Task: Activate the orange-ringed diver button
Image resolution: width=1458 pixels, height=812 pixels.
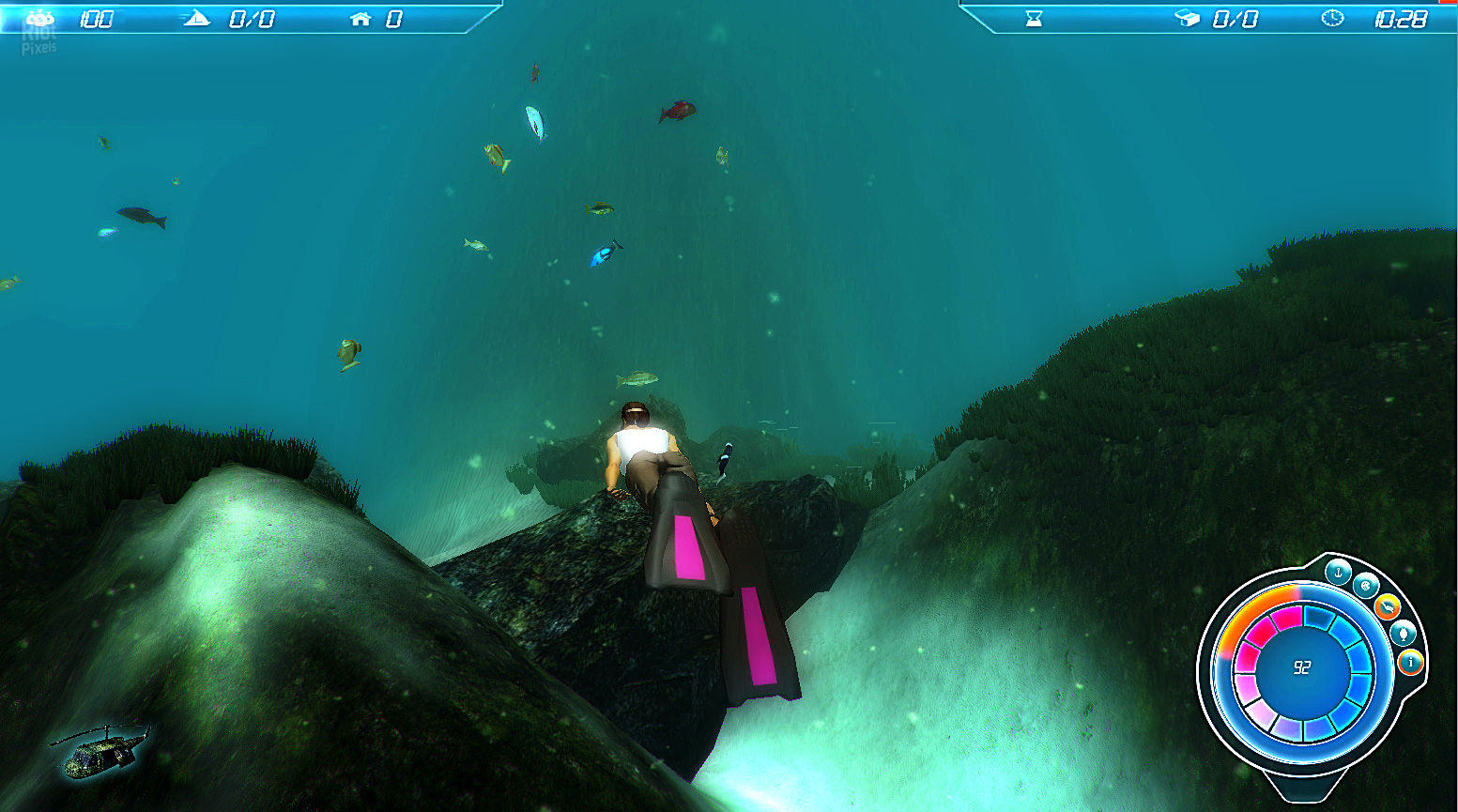Action: [x=1387, y=607]
